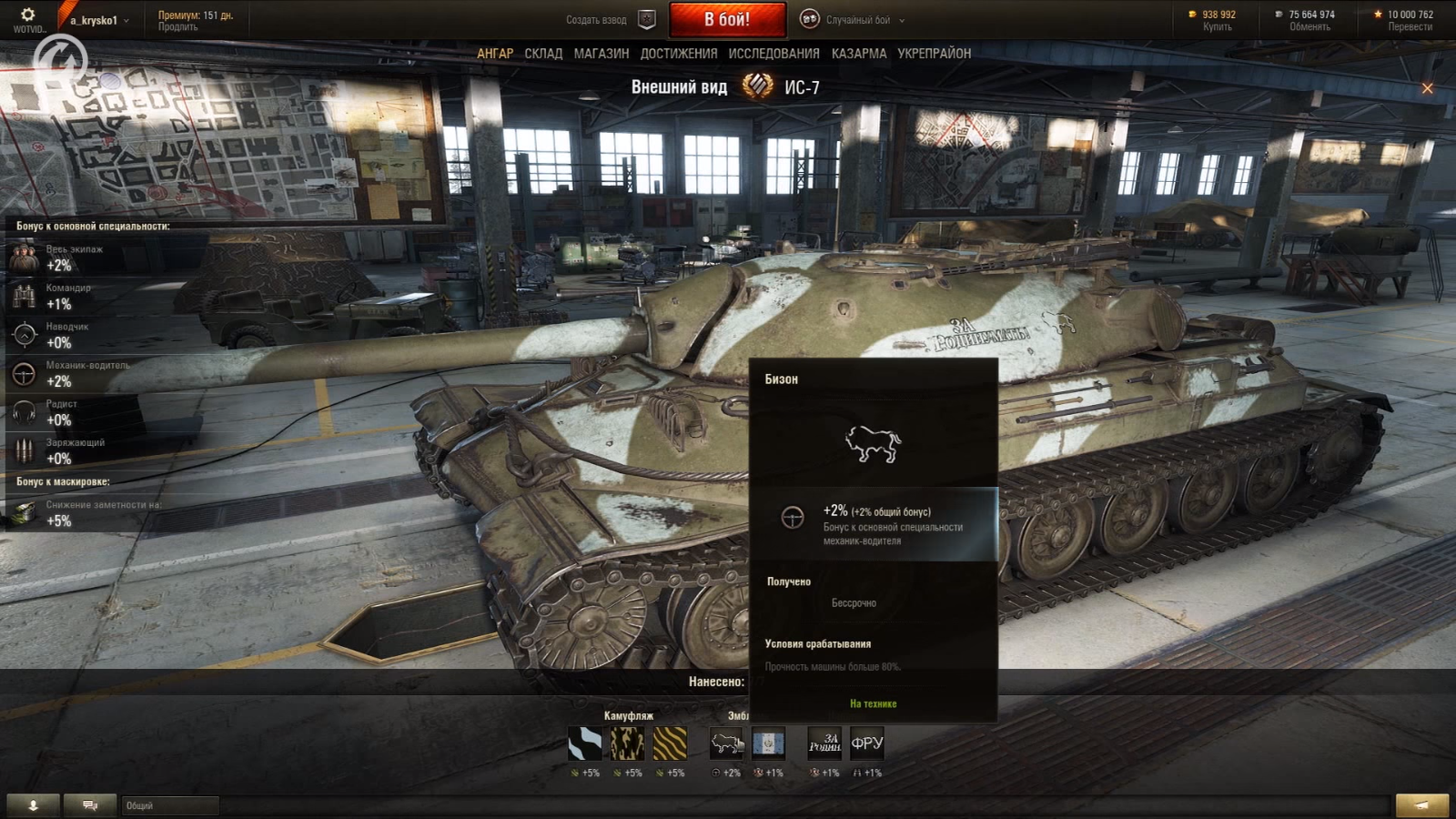Choose the yellow striped desert camouflage slot
Image resolution: width=1456 pixels, height=819 pixels.
point(670,743)
